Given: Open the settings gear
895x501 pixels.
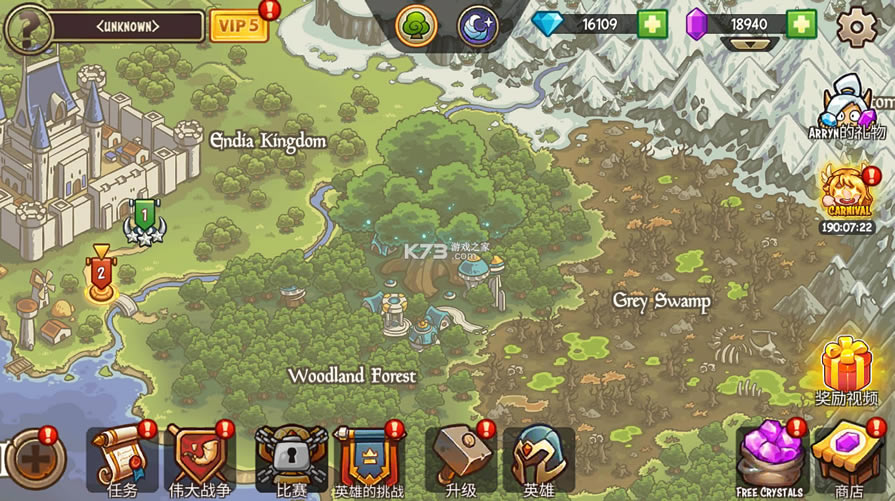Looking at the screenshot, I should pos(857,27).
